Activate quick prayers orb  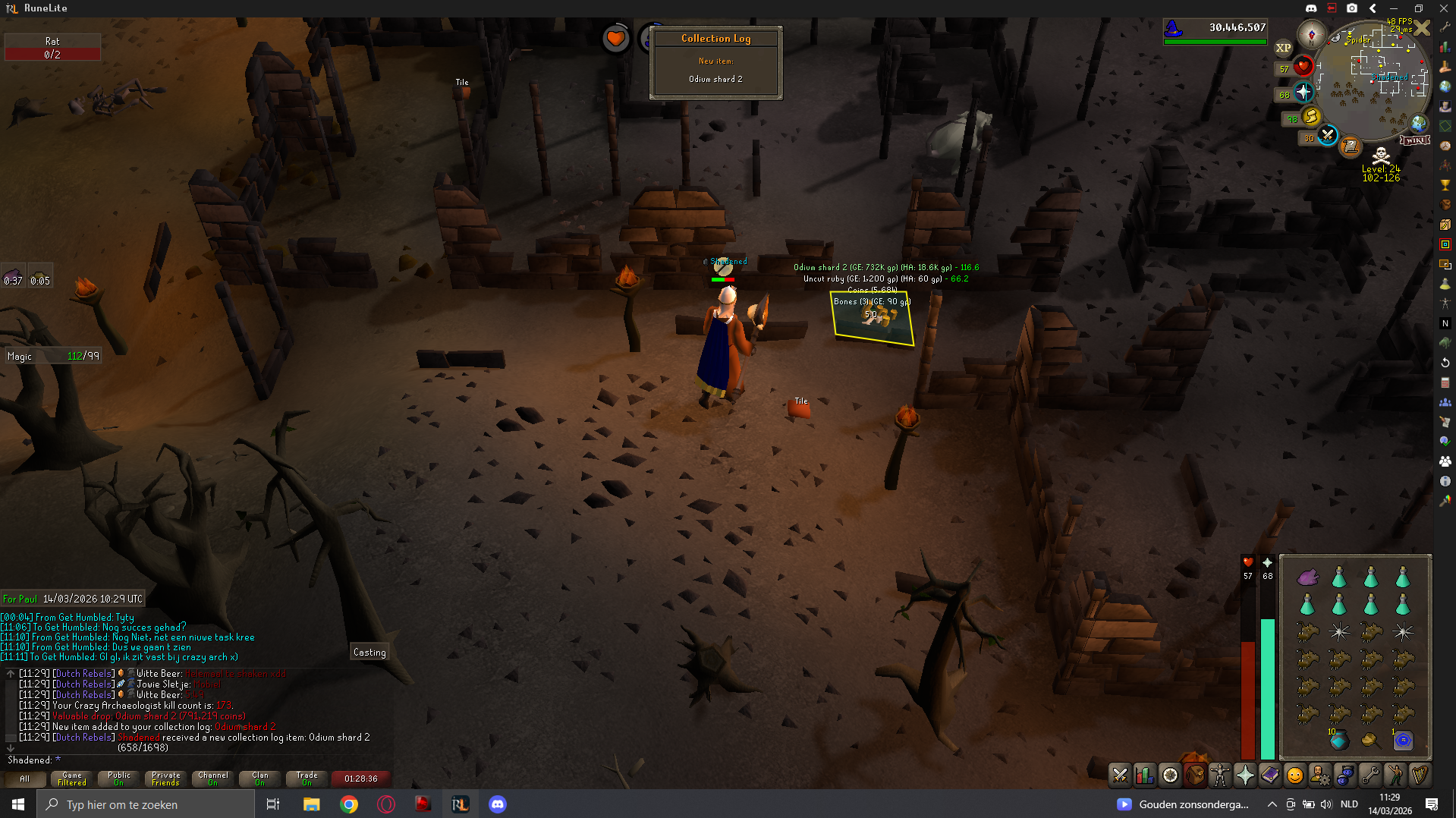[x=1303, y=93]
